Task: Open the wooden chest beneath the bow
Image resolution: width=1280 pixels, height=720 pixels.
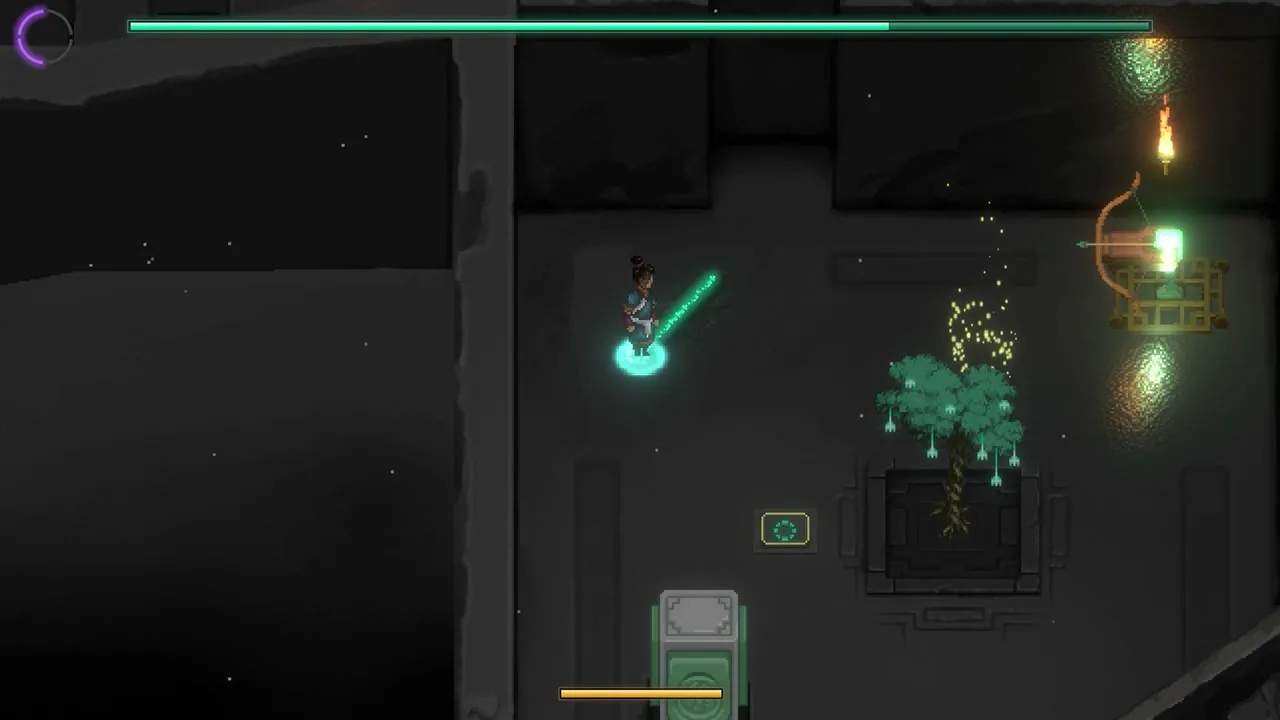Action: point(1170,295)
